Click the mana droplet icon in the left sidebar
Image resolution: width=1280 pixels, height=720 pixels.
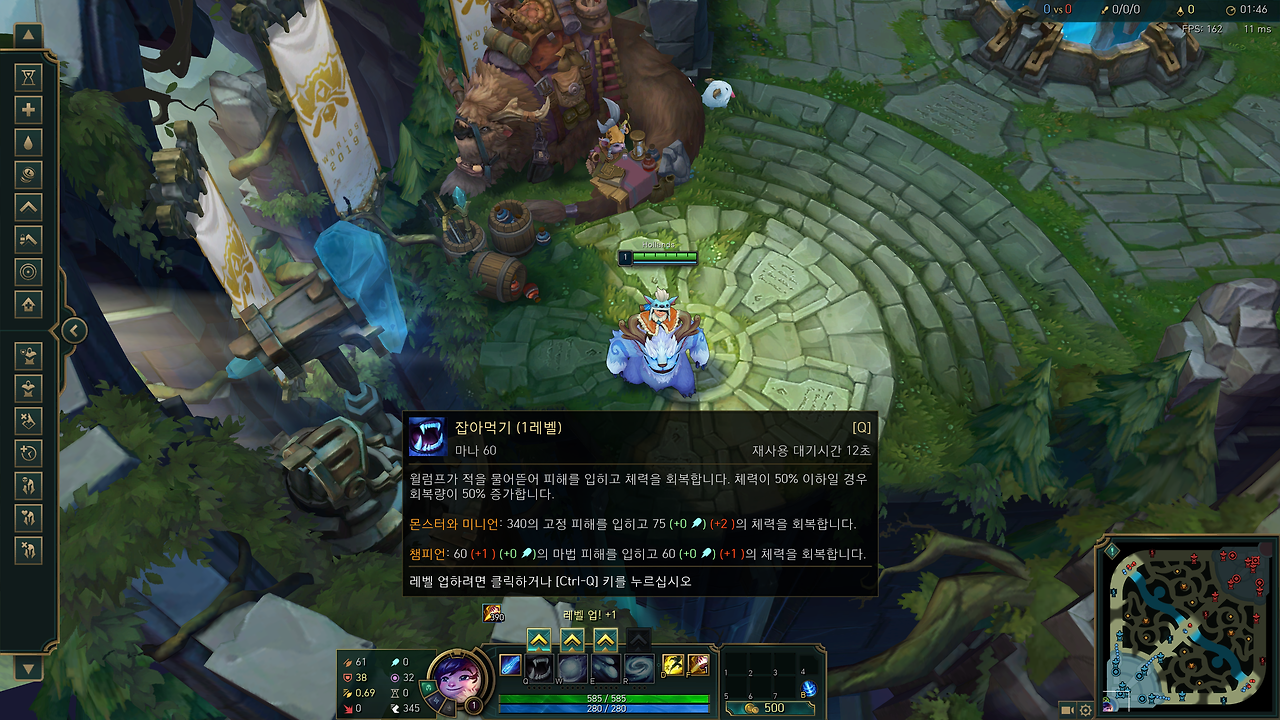(x=28, y=142)
